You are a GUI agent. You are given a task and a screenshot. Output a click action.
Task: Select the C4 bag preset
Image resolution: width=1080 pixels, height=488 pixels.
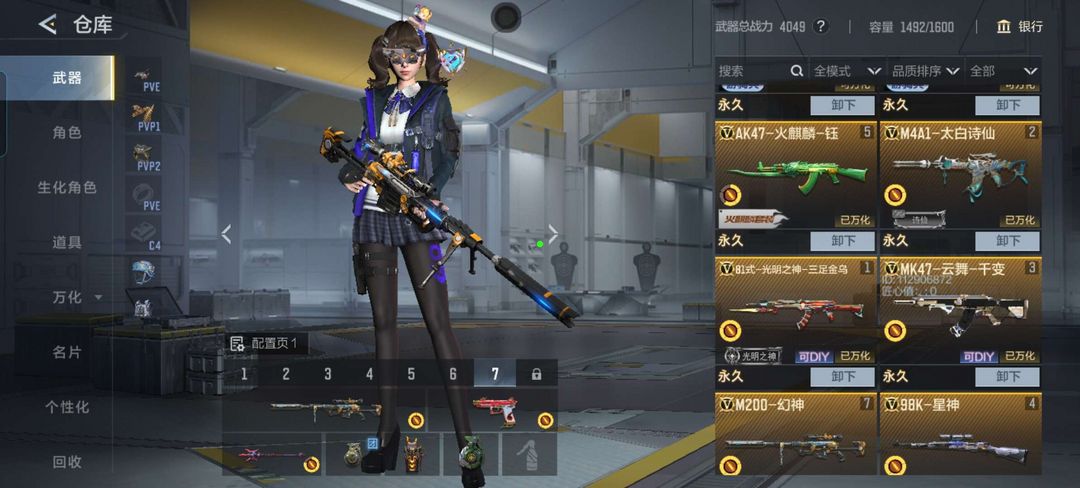click(x=147, y=233)
